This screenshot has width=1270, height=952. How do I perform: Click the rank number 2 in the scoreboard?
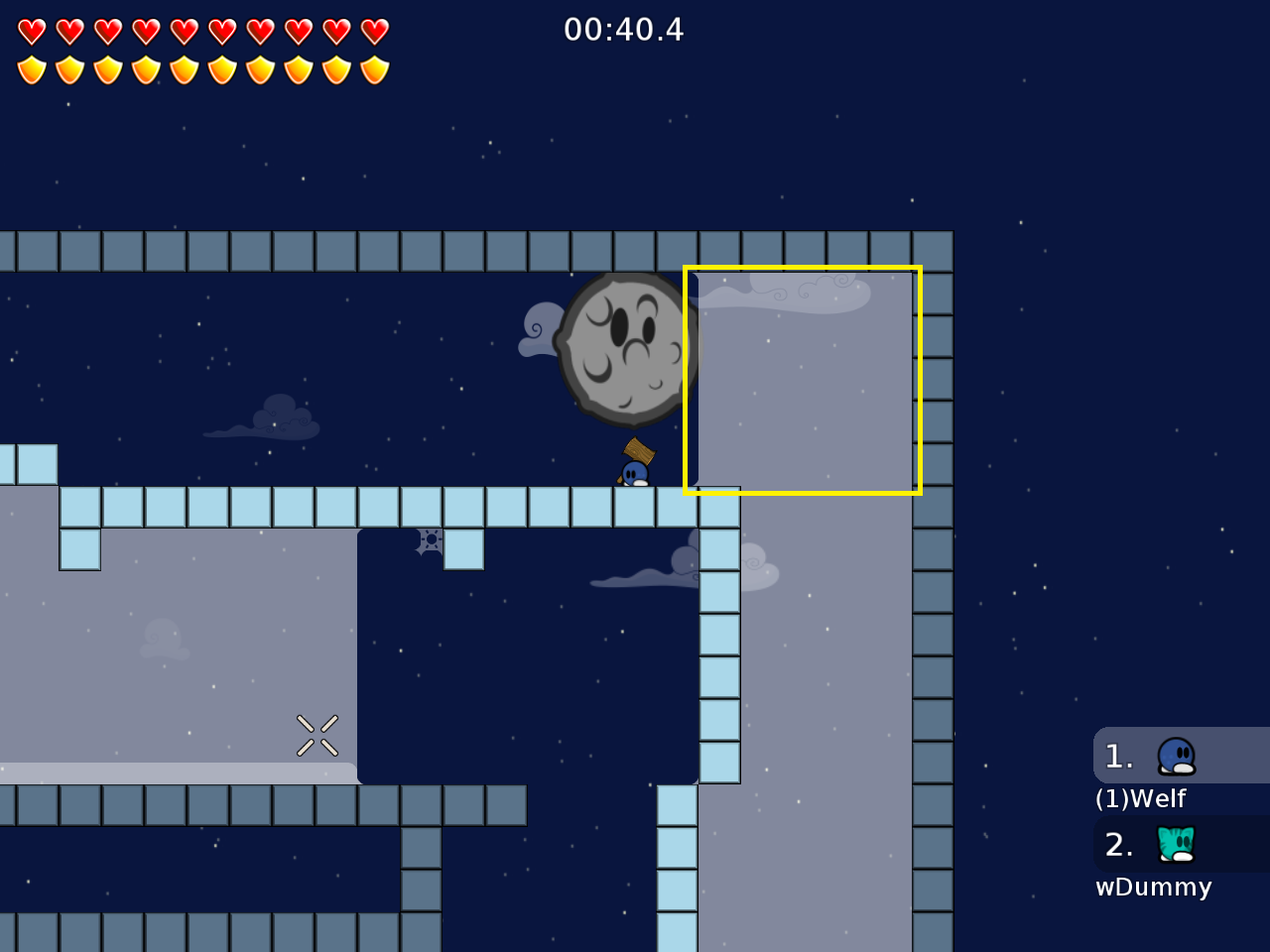1118,845
